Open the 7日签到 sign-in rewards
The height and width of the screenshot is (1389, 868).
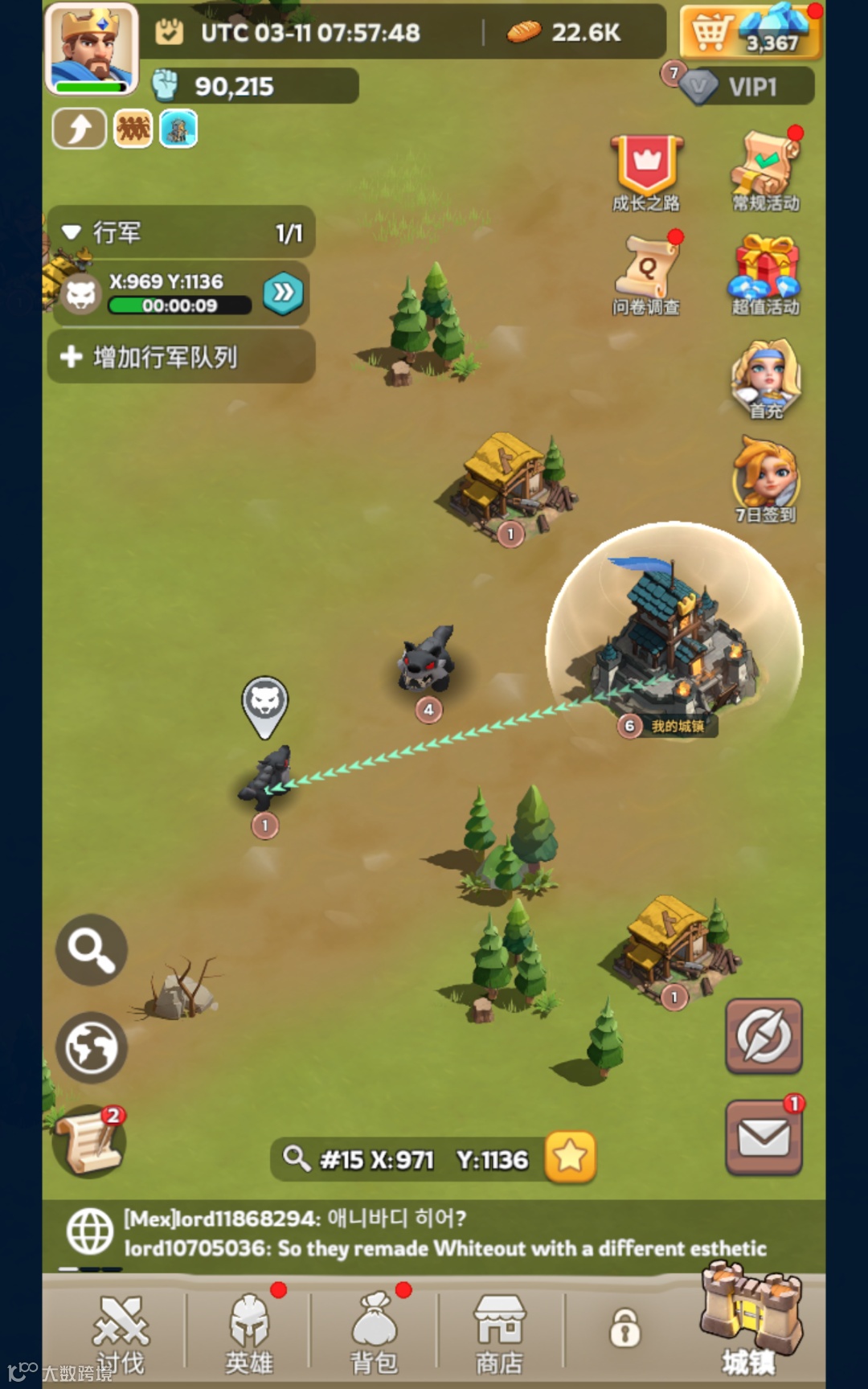[766, 480]
